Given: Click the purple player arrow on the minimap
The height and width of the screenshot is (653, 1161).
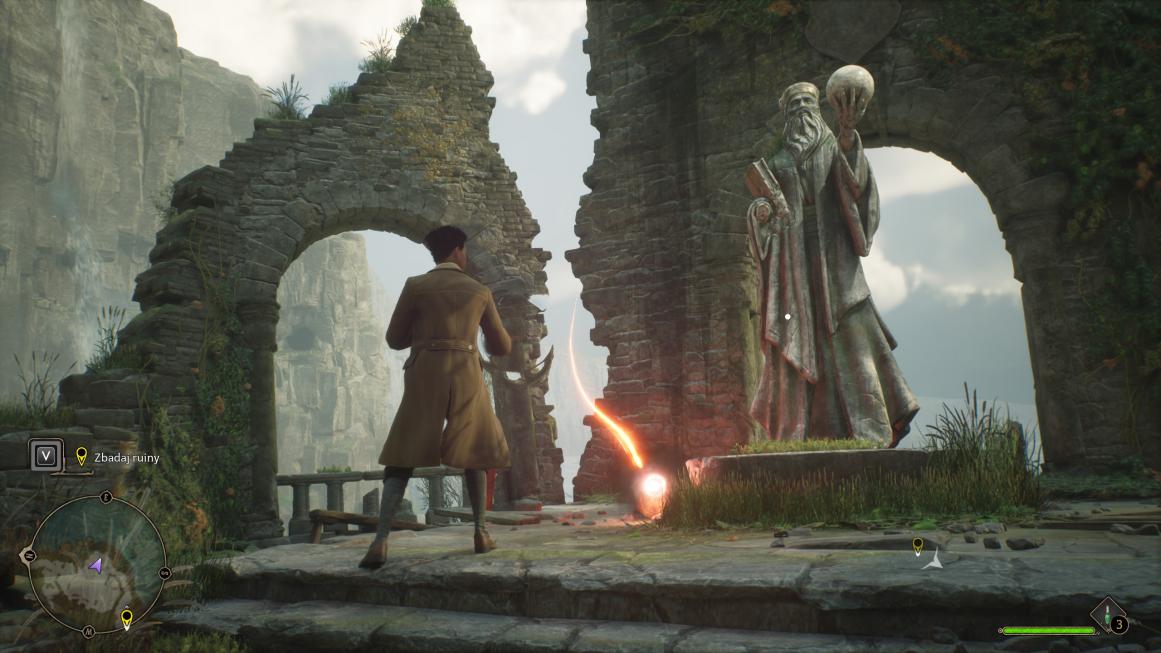Looking at the screenshot, I should pos(96,566).
